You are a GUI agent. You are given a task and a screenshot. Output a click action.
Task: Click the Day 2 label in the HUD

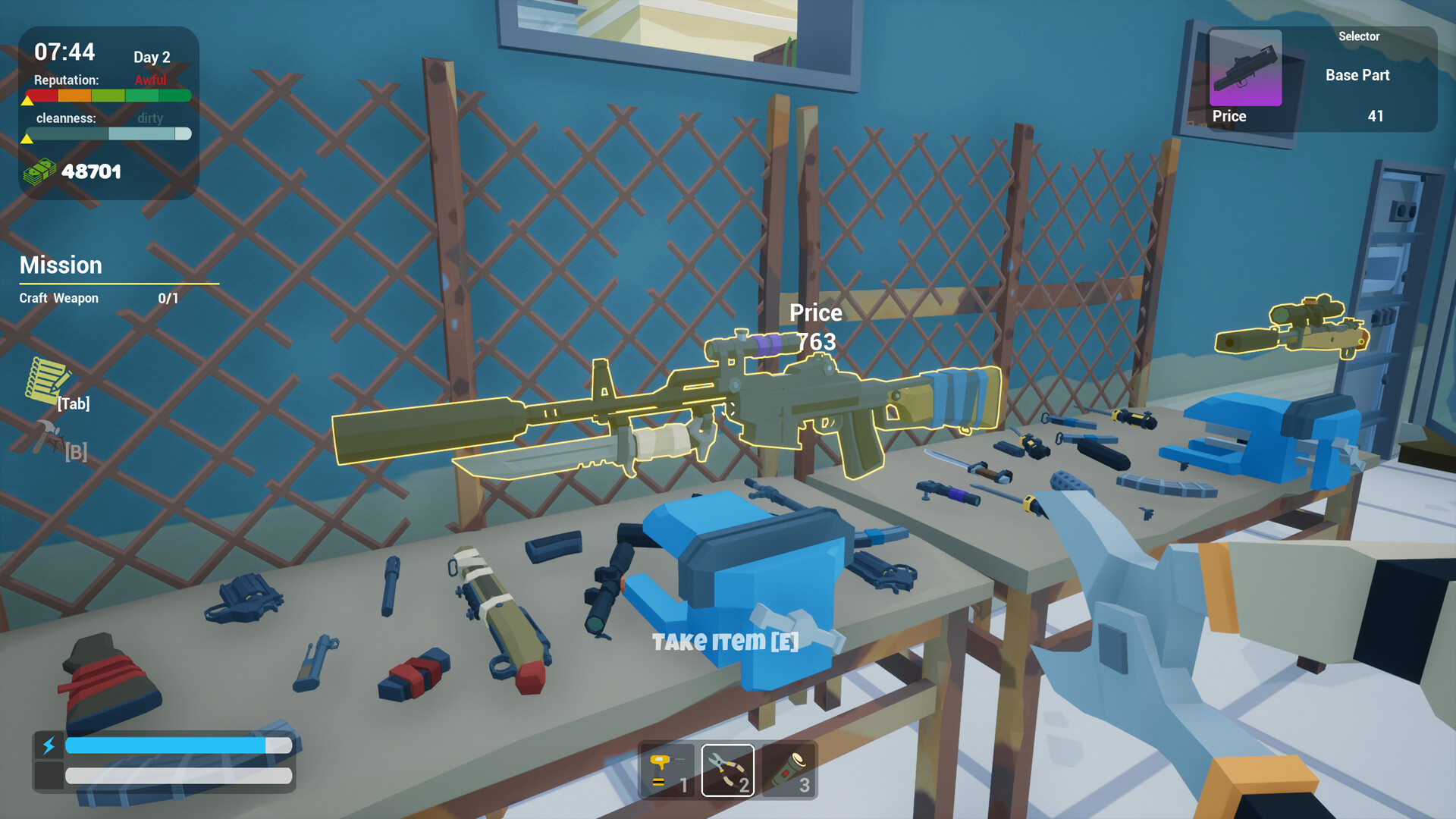click(x=151, y=57)
